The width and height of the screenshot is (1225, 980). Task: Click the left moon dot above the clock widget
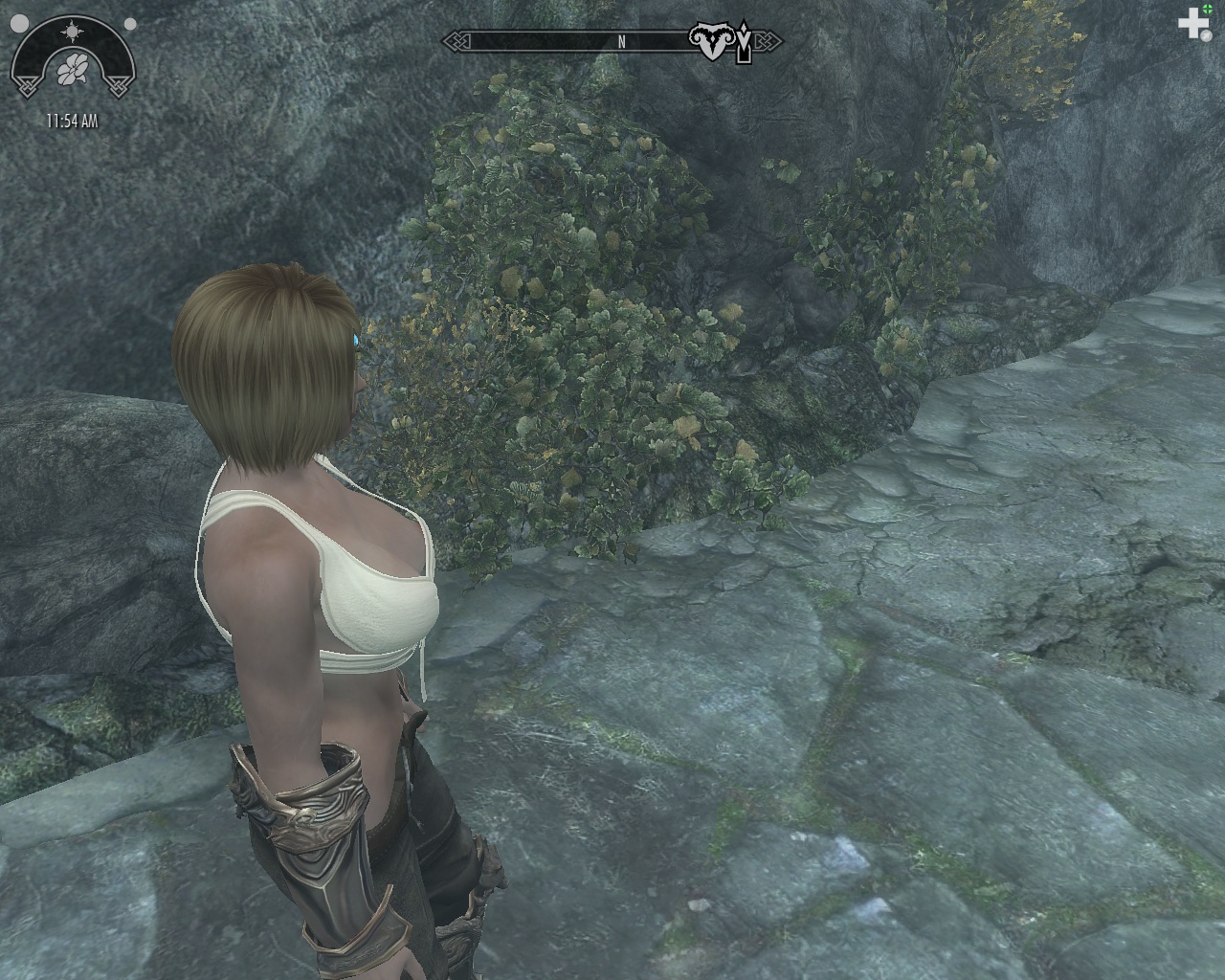[x=20, y=23]
